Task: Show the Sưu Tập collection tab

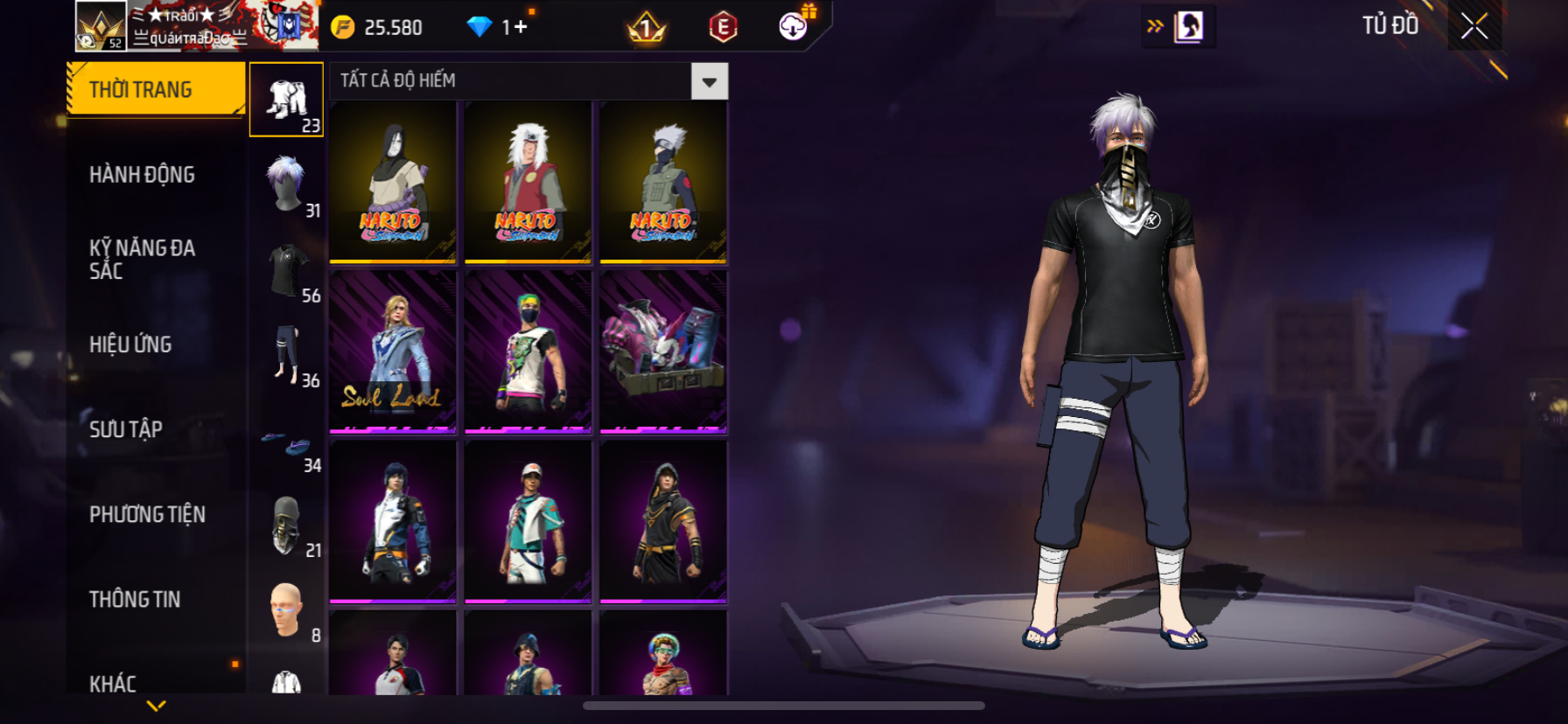Action: (126, 429)
